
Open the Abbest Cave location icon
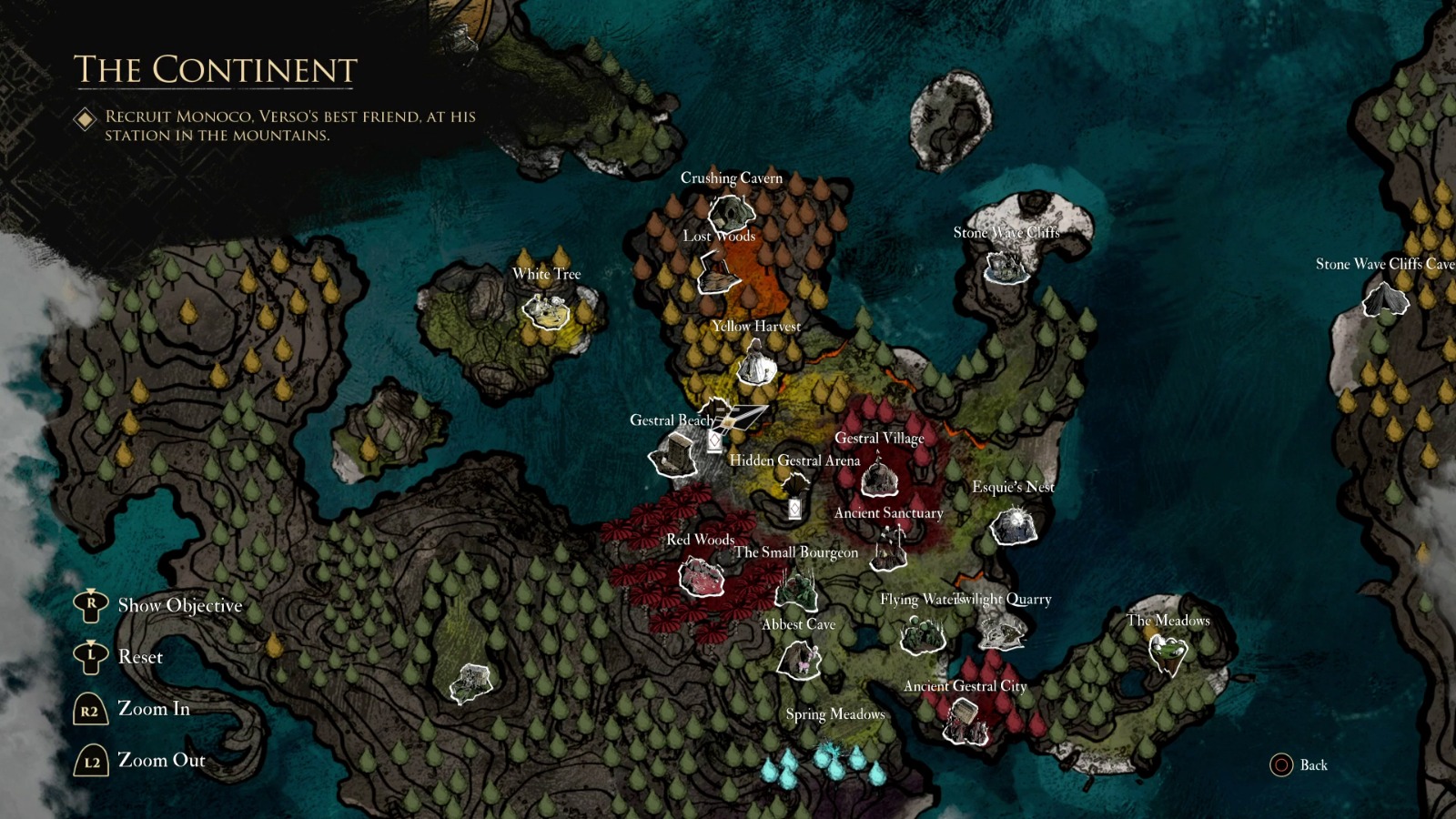[x=798, y=660]
